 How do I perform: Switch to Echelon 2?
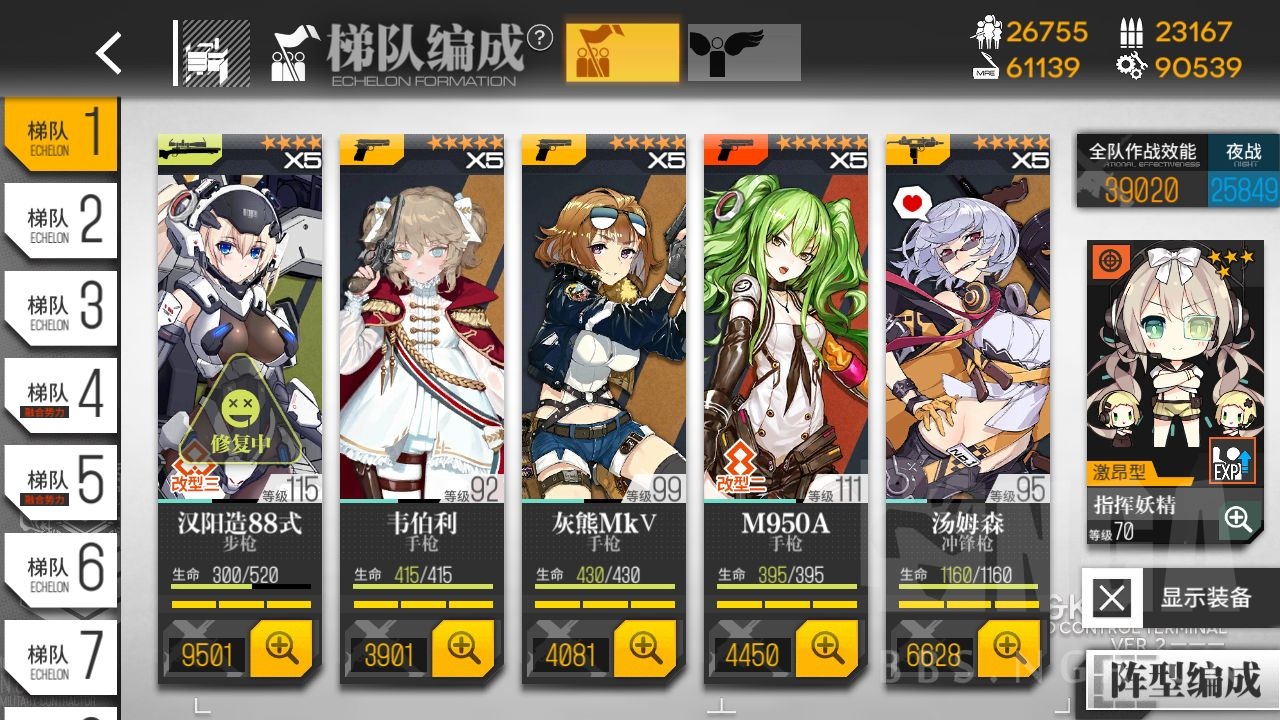[x=62, y=221]
